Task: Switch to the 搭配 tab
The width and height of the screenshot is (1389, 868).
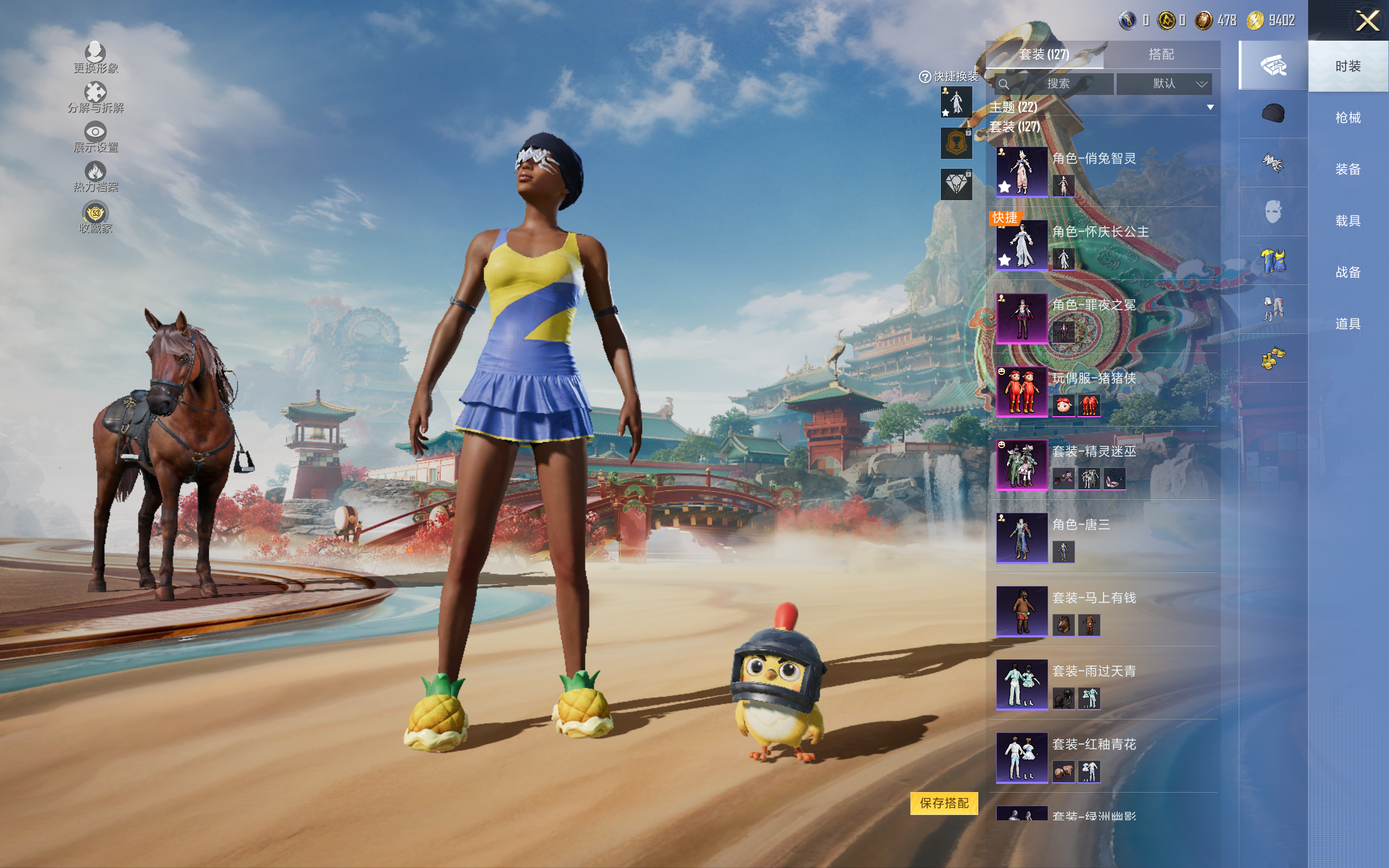Action: point(1161,55)
